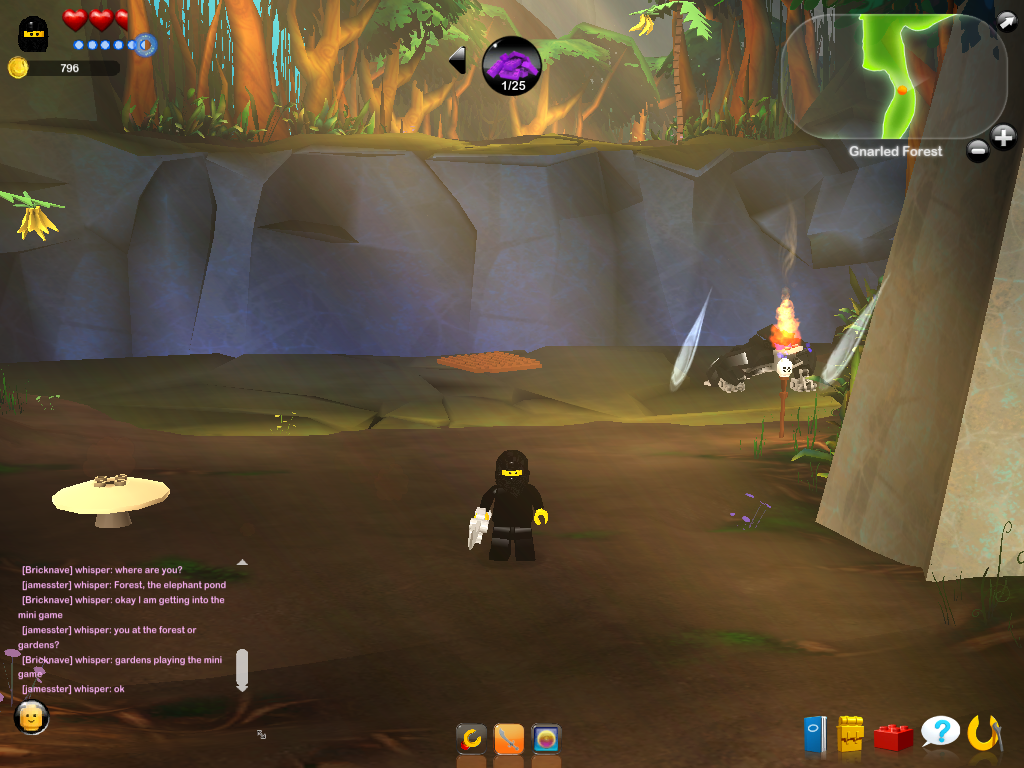The width and height of the screenshot is (1024, 768).
Task: Click the red brick icon
Action: [893, 737]
